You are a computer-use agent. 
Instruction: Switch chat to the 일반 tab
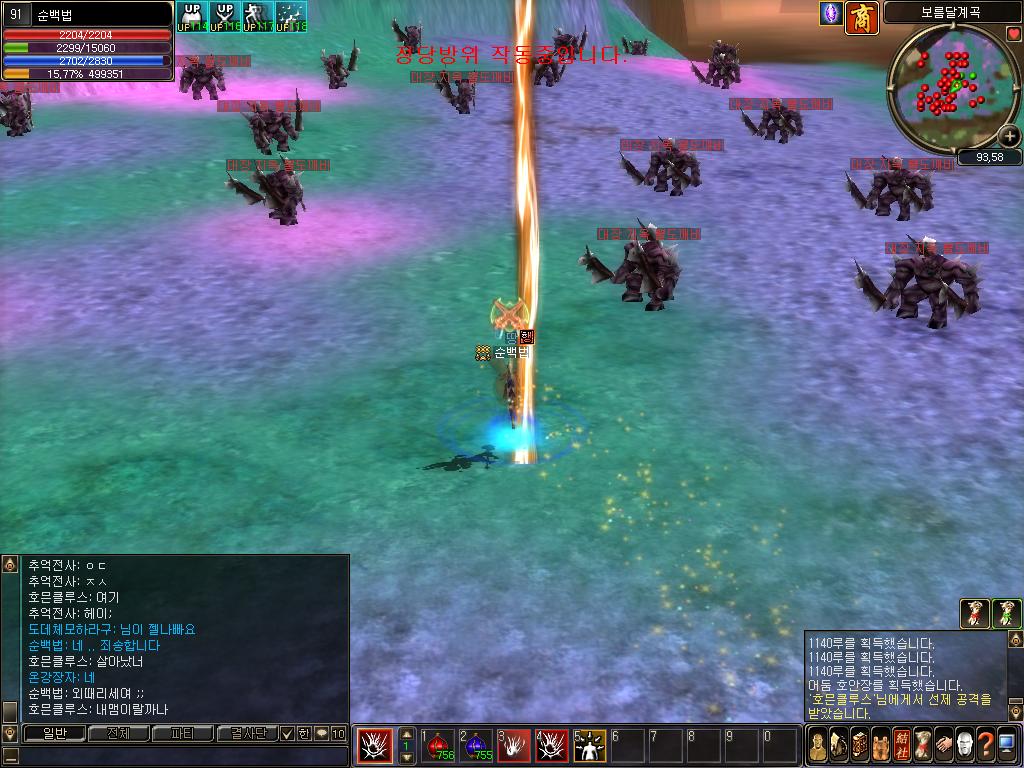53,734
